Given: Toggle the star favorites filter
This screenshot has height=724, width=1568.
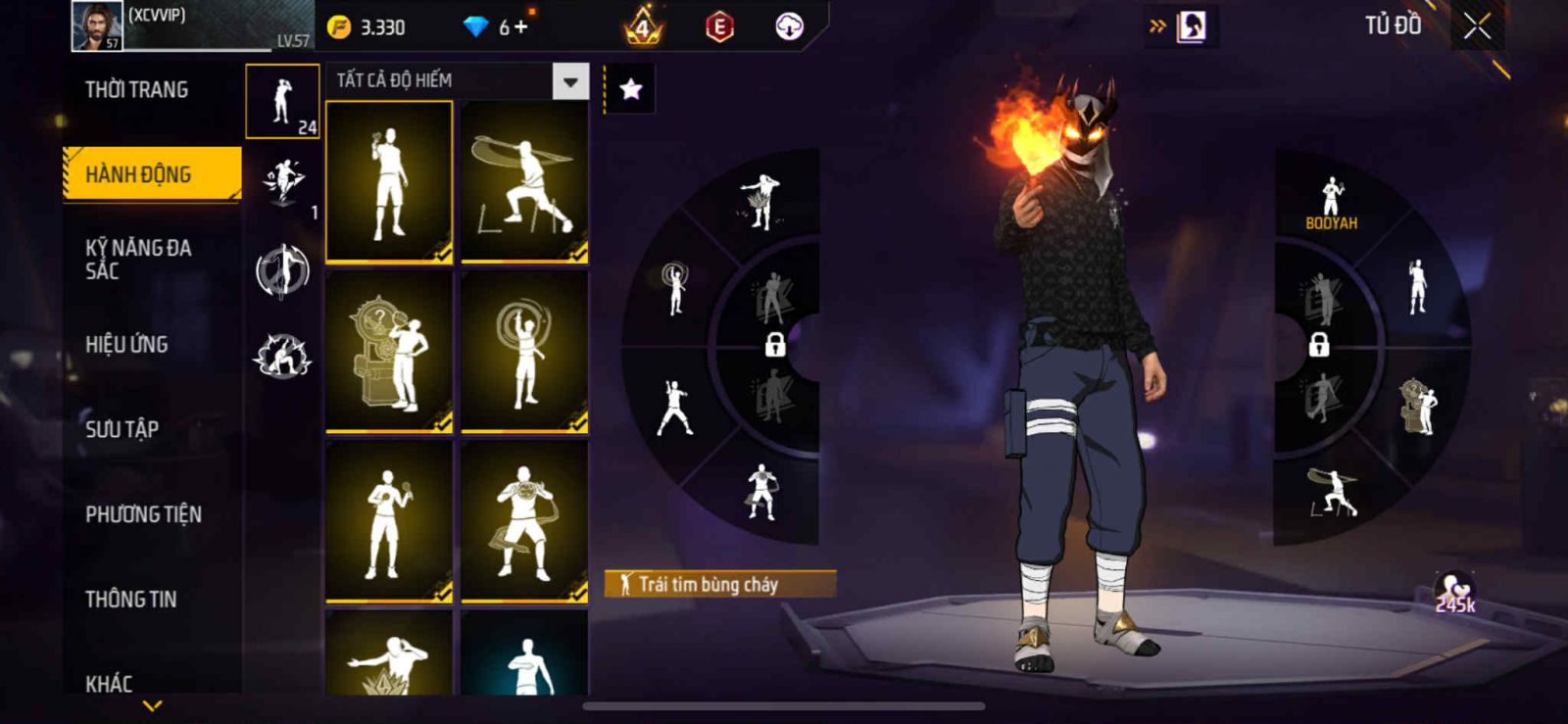Looking at the screenshot, I should pos(630,90).
